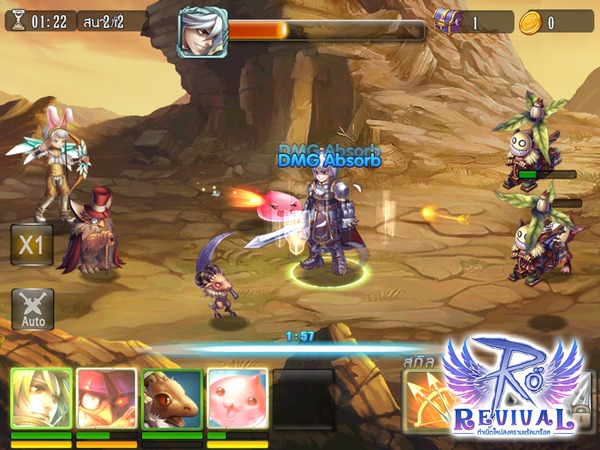Pick the pink Poring portrait
Screen dimensions: 600x450
click(237, 399)
